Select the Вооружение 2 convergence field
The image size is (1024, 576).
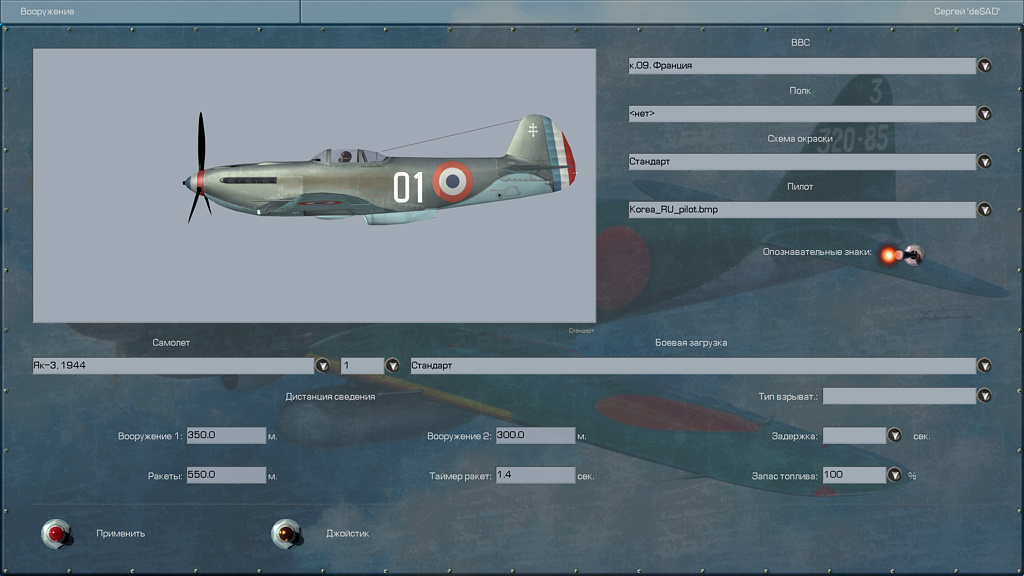click(535, 436)
